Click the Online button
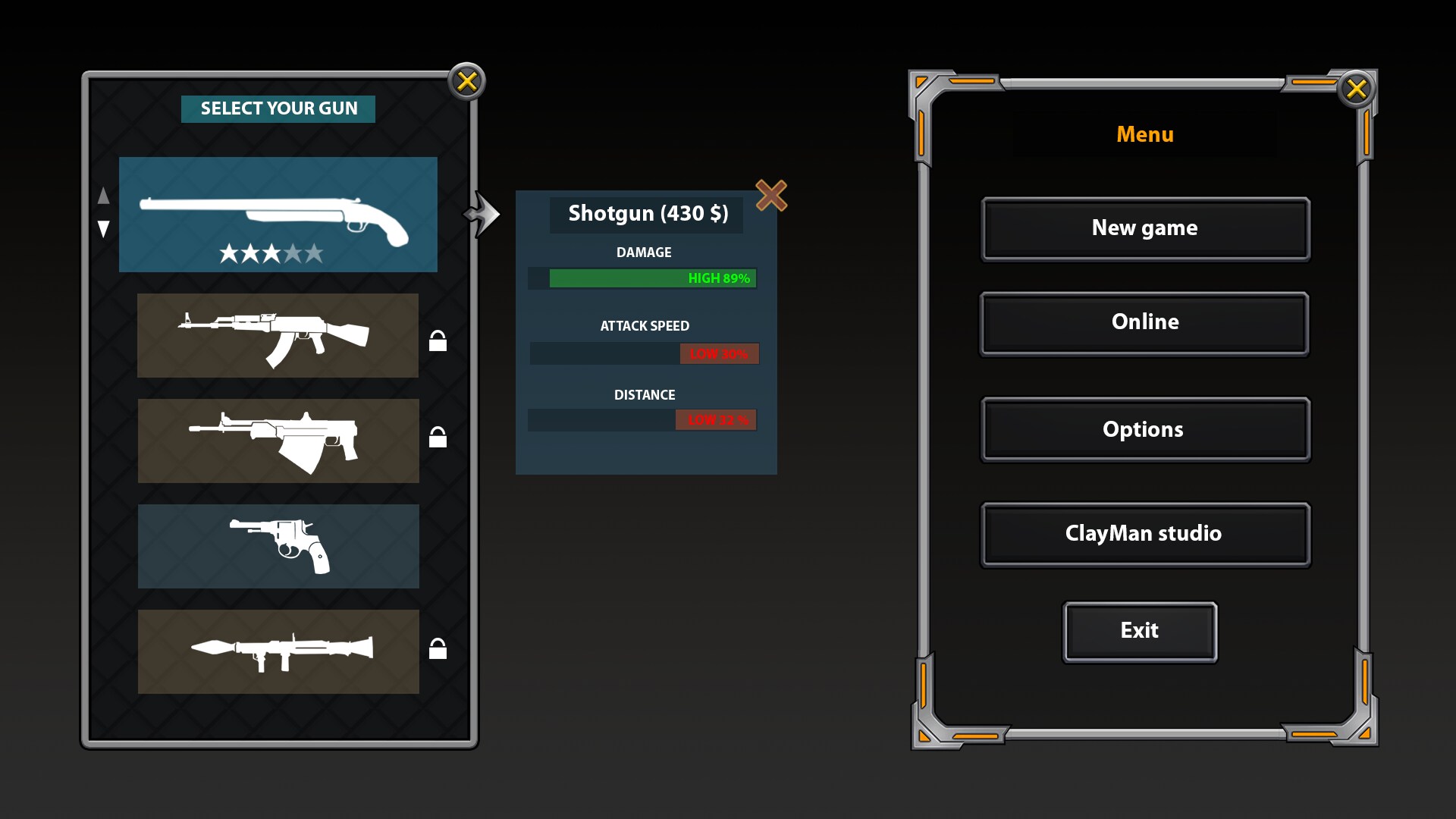 tap(1145, 322)
